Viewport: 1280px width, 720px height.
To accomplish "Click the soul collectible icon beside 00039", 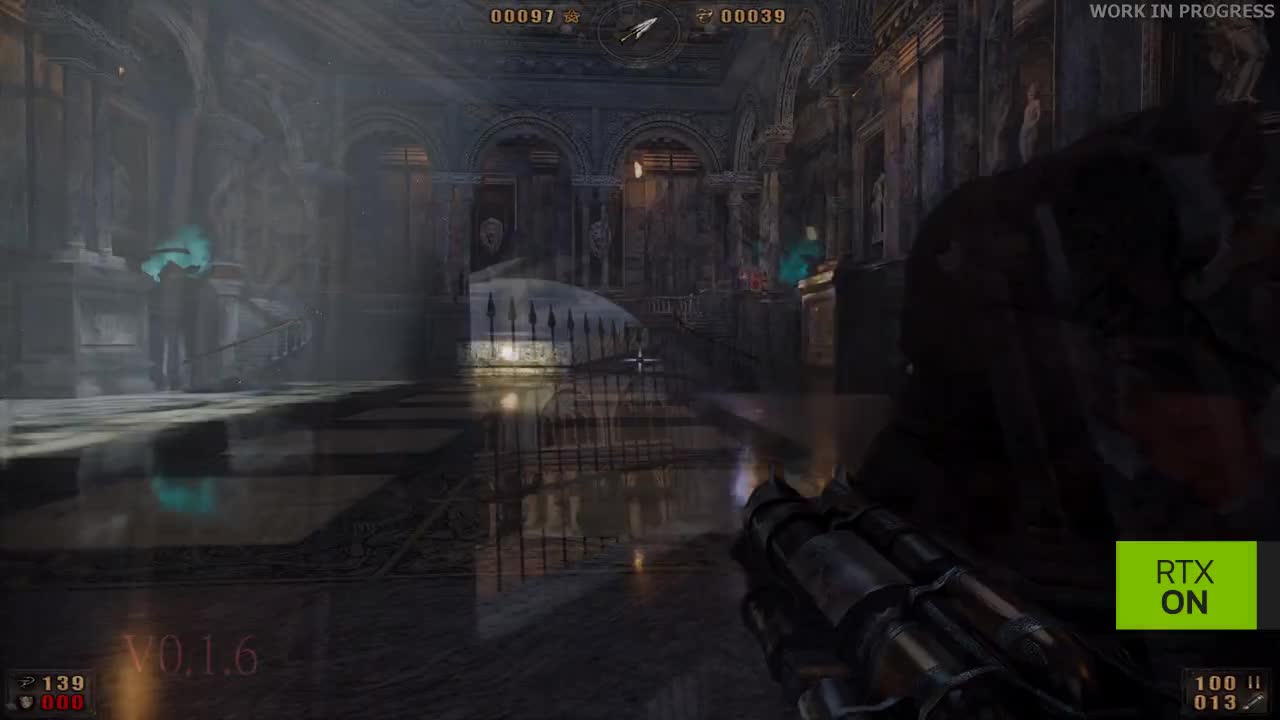I will click(x=703, y=16).
